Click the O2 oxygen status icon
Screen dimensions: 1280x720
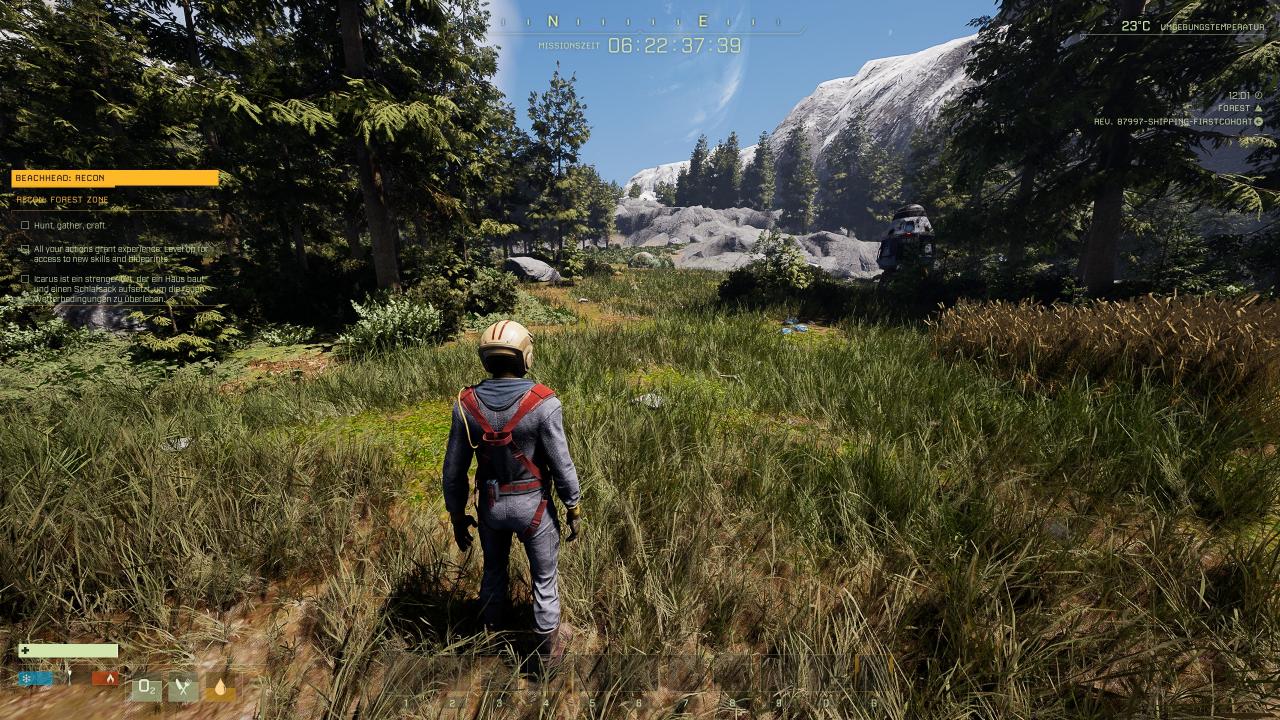[x=146, y=688]
